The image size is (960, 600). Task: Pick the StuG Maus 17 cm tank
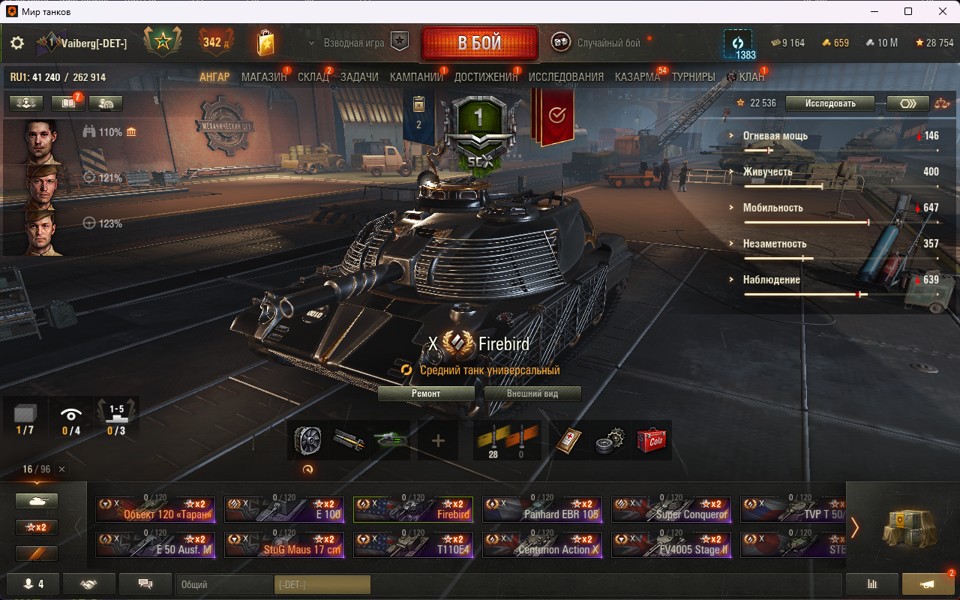284,544
